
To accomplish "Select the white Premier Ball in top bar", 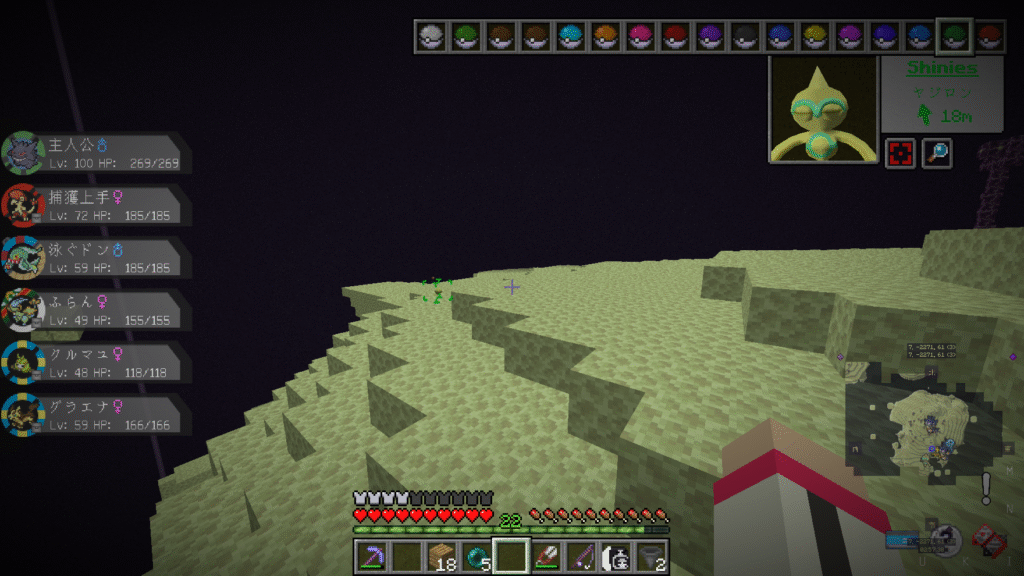I will pos(431,37).
